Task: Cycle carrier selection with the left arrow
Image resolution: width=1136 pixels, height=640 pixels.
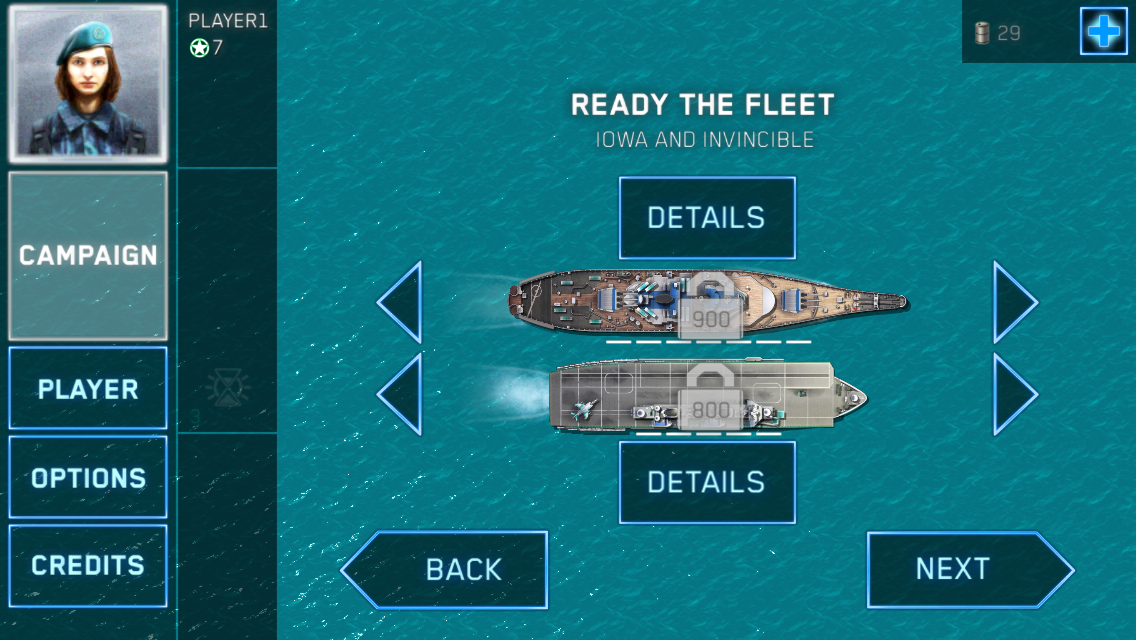Action: (x=401, y=394)
